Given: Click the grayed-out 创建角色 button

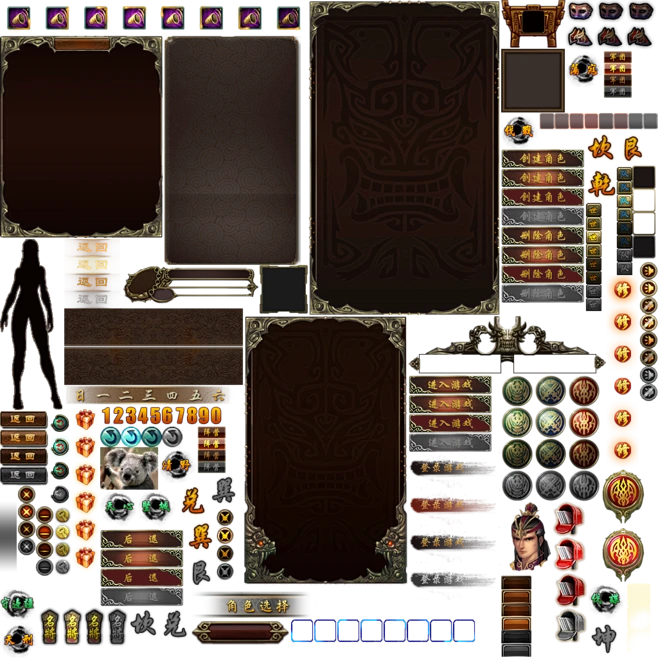Looking at the screenshot, I should click(x=542, y=216).
